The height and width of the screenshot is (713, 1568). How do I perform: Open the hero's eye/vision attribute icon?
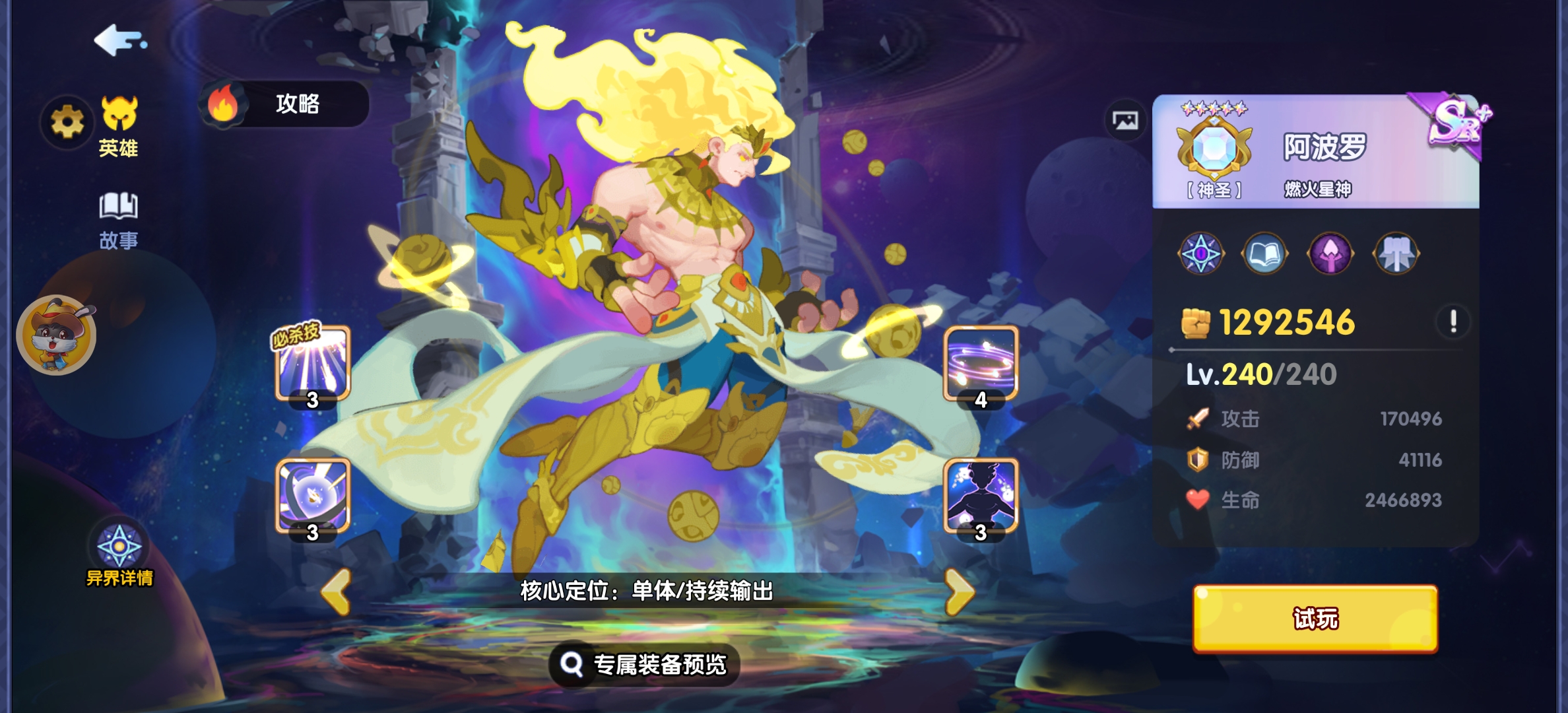point(1201,253)
